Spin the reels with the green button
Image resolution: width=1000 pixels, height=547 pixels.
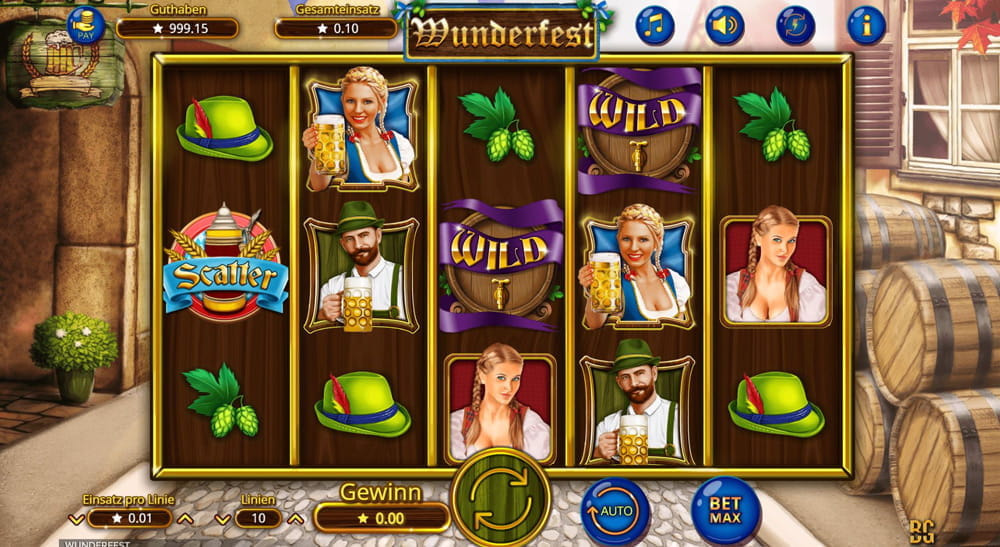point(501,496)
